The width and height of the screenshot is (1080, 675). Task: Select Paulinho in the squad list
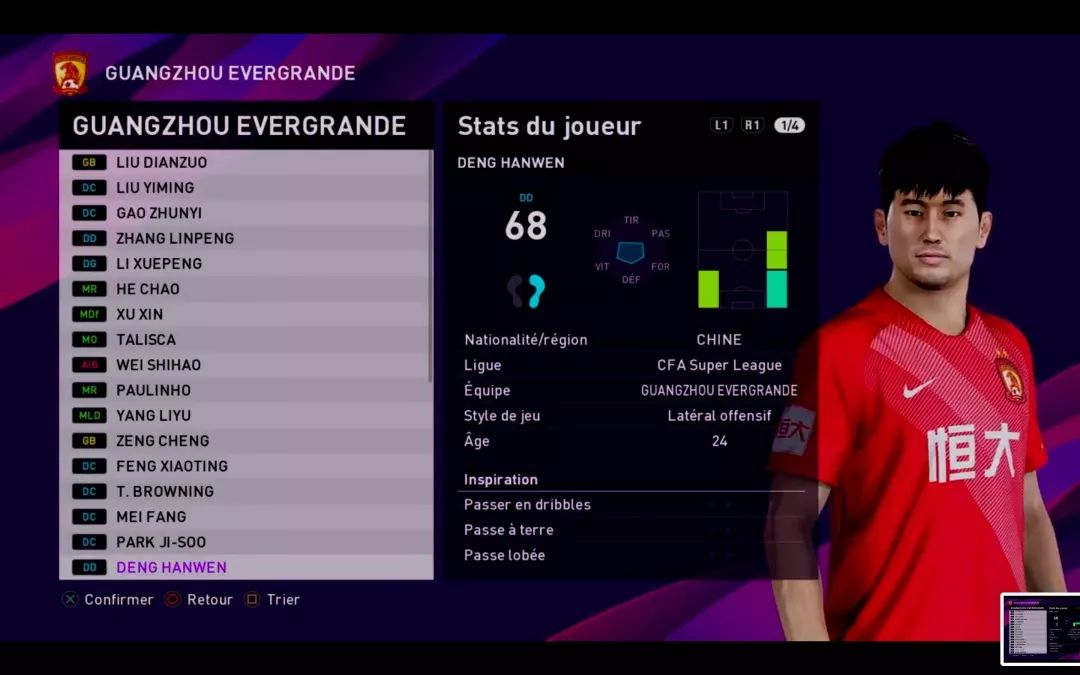tap(245, 390)
